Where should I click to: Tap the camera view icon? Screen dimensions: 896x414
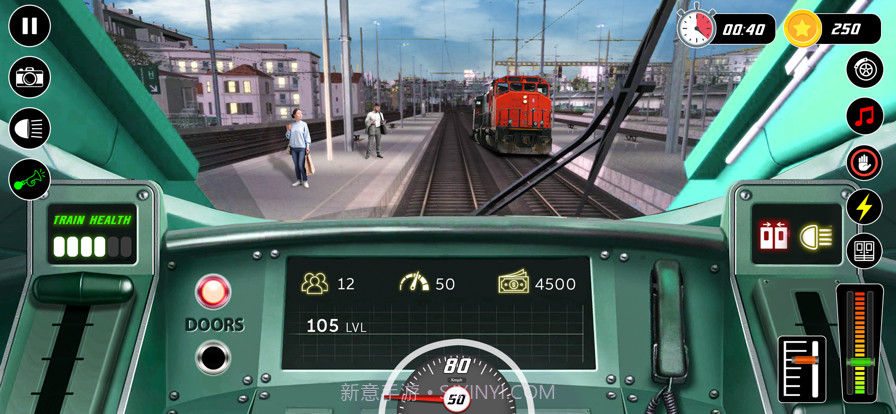click(x=30, y=77)
